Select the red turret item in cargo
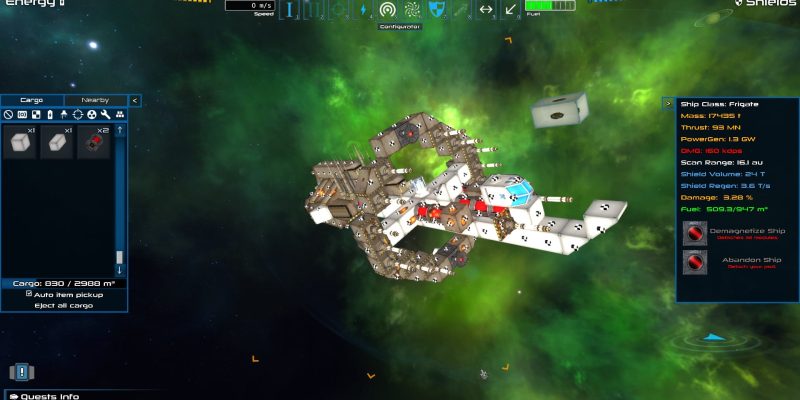Viewport: 800px width, 400px height. click(96, 143)
